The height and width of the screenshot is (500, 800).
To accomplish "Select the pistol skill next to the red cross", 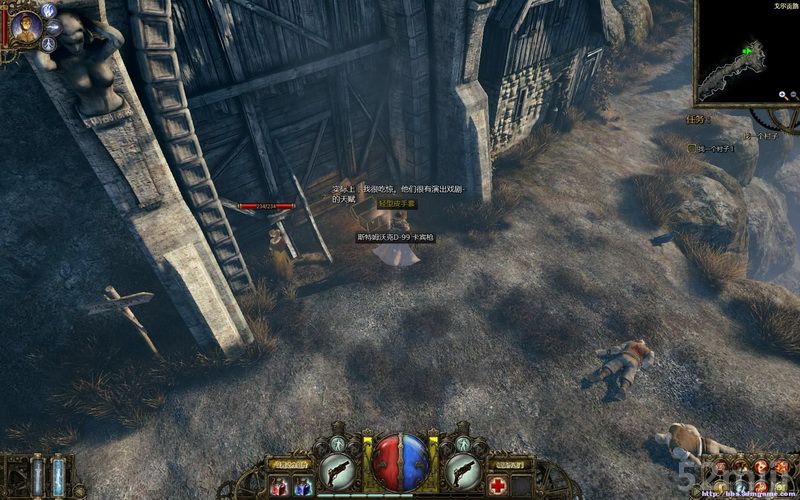I will (463, 470).
